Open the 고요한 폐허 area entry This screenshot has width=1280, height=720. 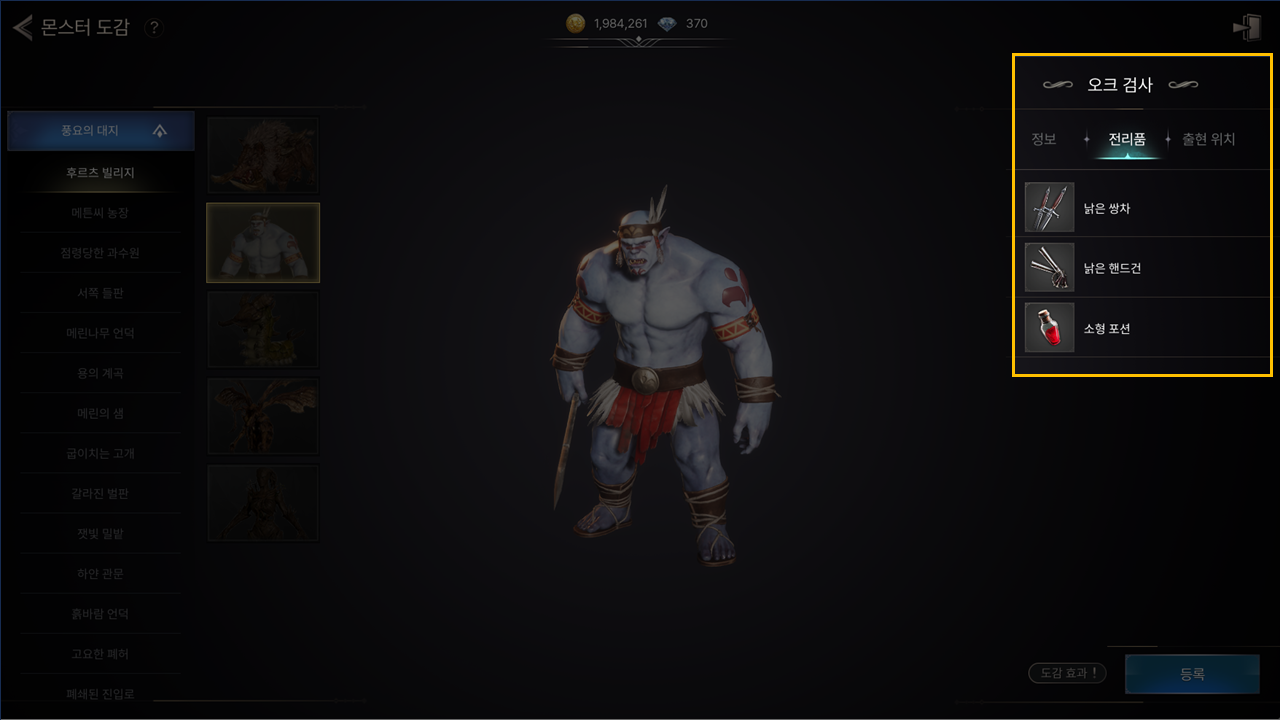pos(101,653)
